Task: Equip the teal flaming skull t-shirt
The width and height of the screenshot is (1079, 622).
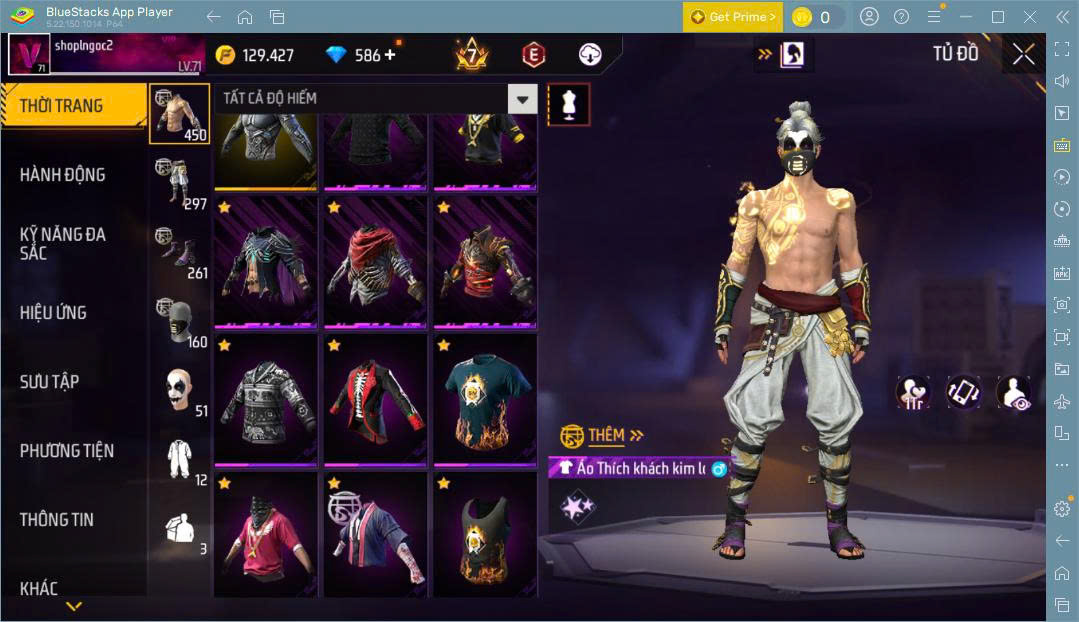Action: 484,401
